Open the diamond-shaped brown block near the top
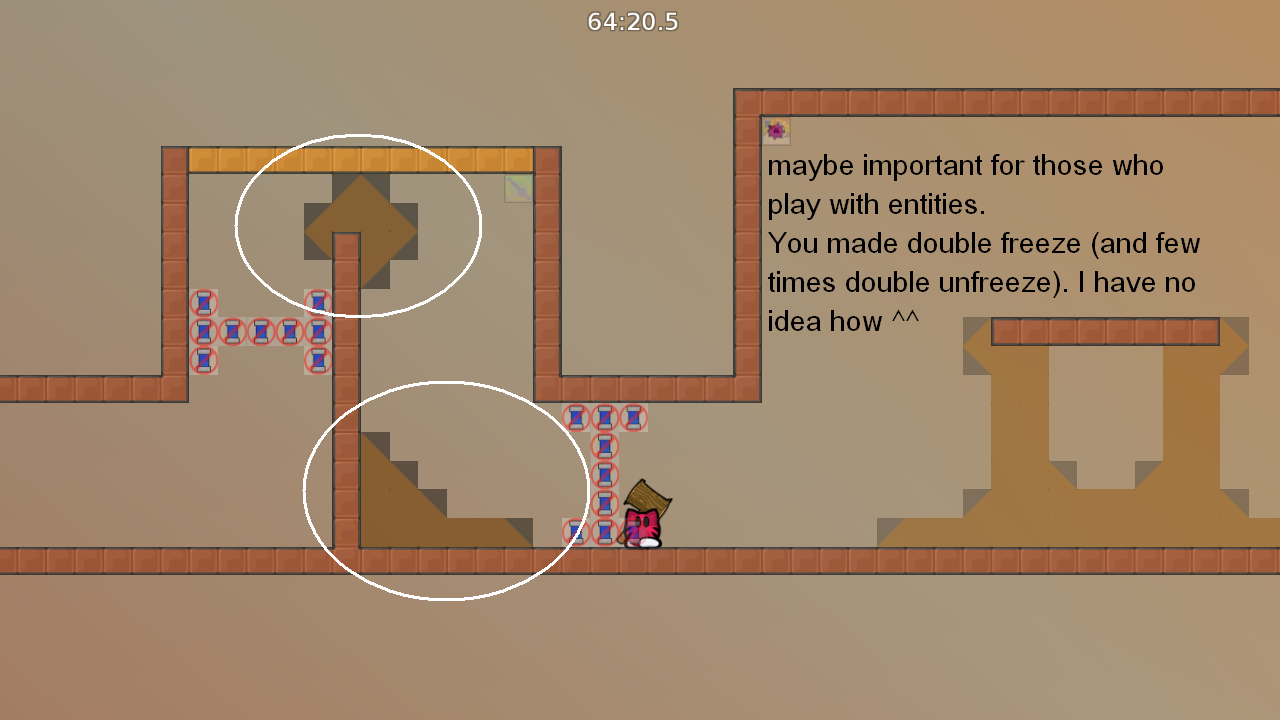This screenshot has height=720, width=1280. click(360, 232)
